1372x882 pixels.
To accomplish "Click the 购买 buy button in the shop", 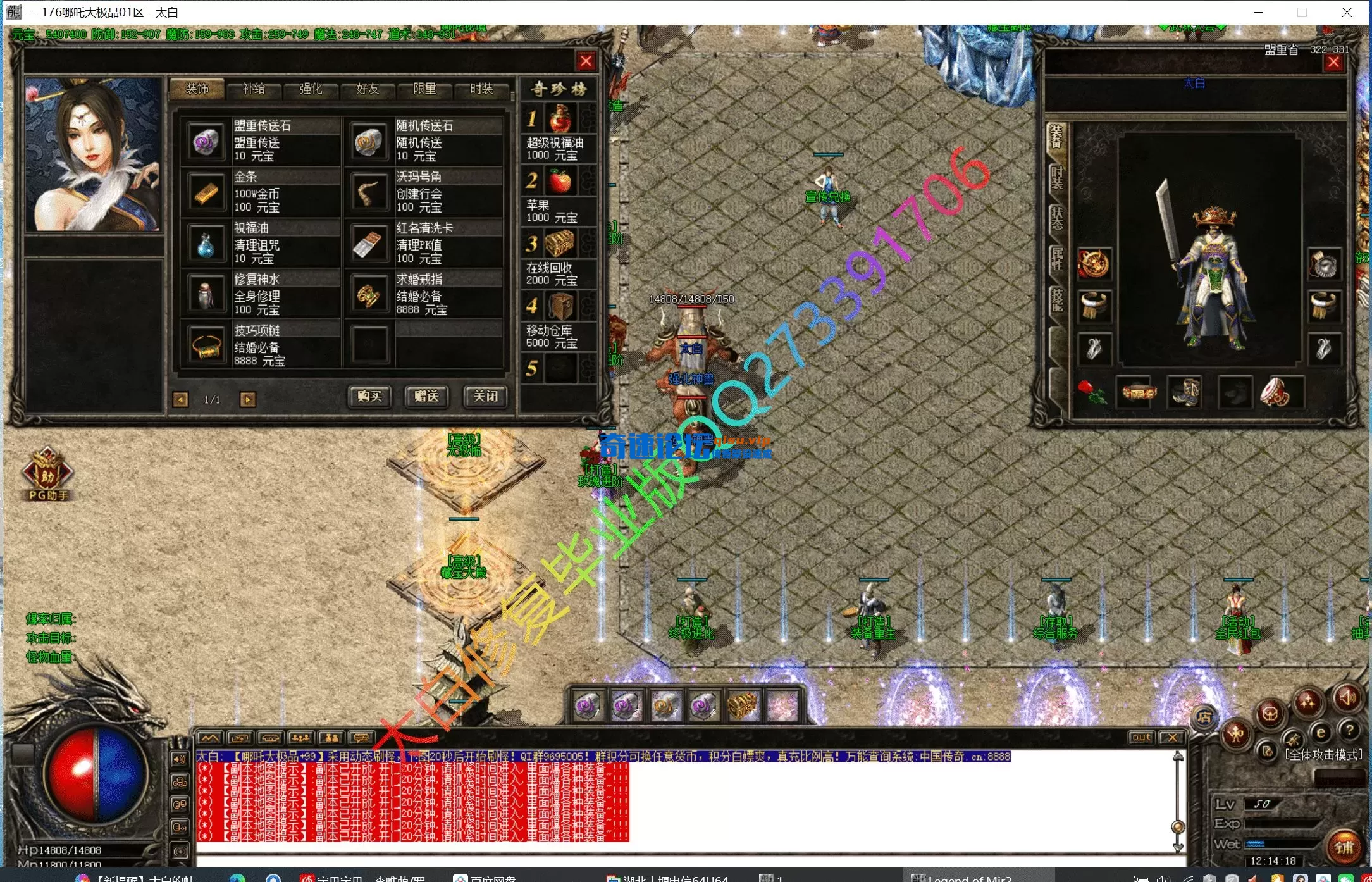I will [369, 397].
